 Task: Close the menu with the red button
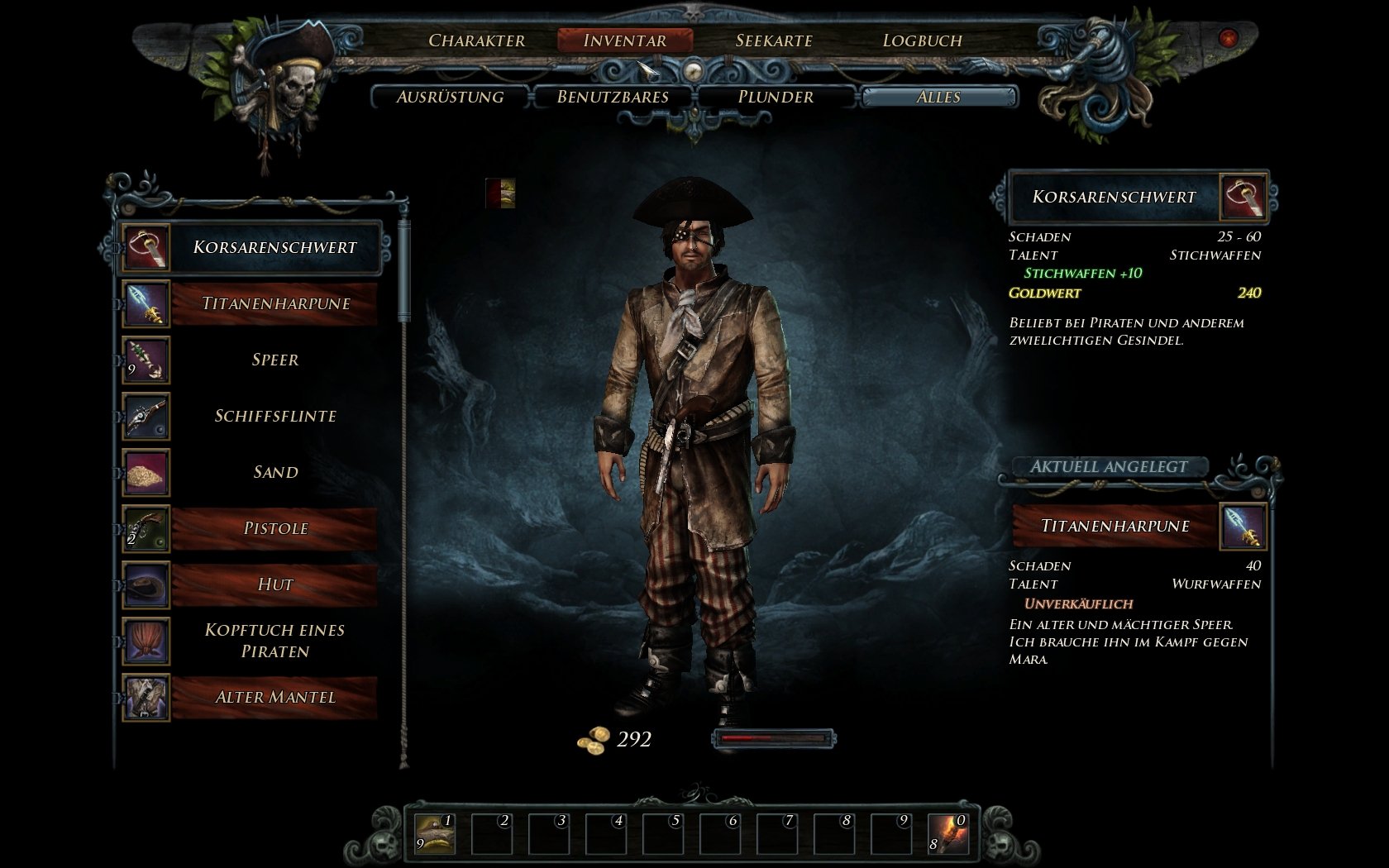click(1229, 38)
